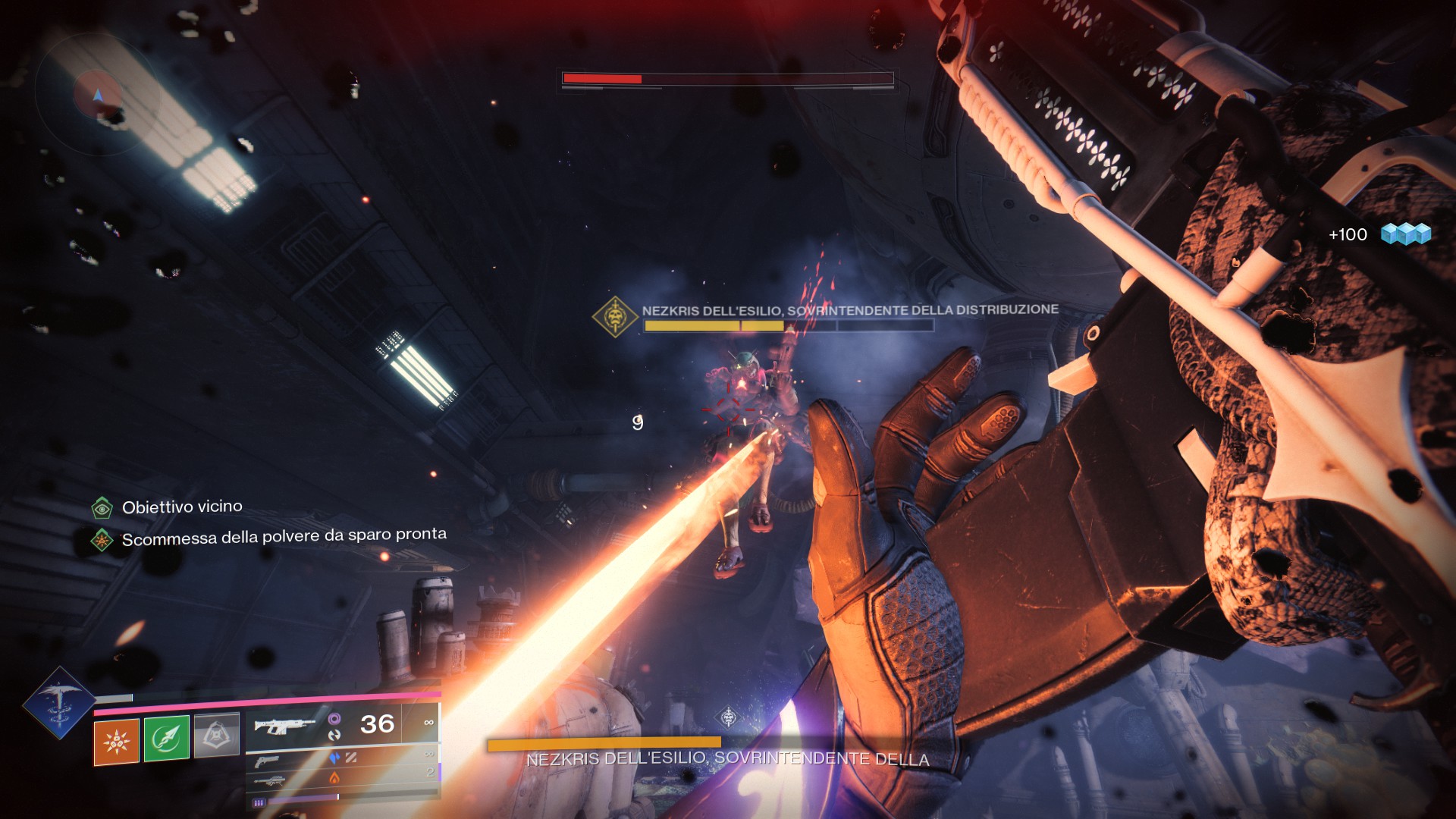The height and width of the screenshot is (819, 1456).
Task: Select the heavy weapon slot with solar icon
Action: pos(269,780)
